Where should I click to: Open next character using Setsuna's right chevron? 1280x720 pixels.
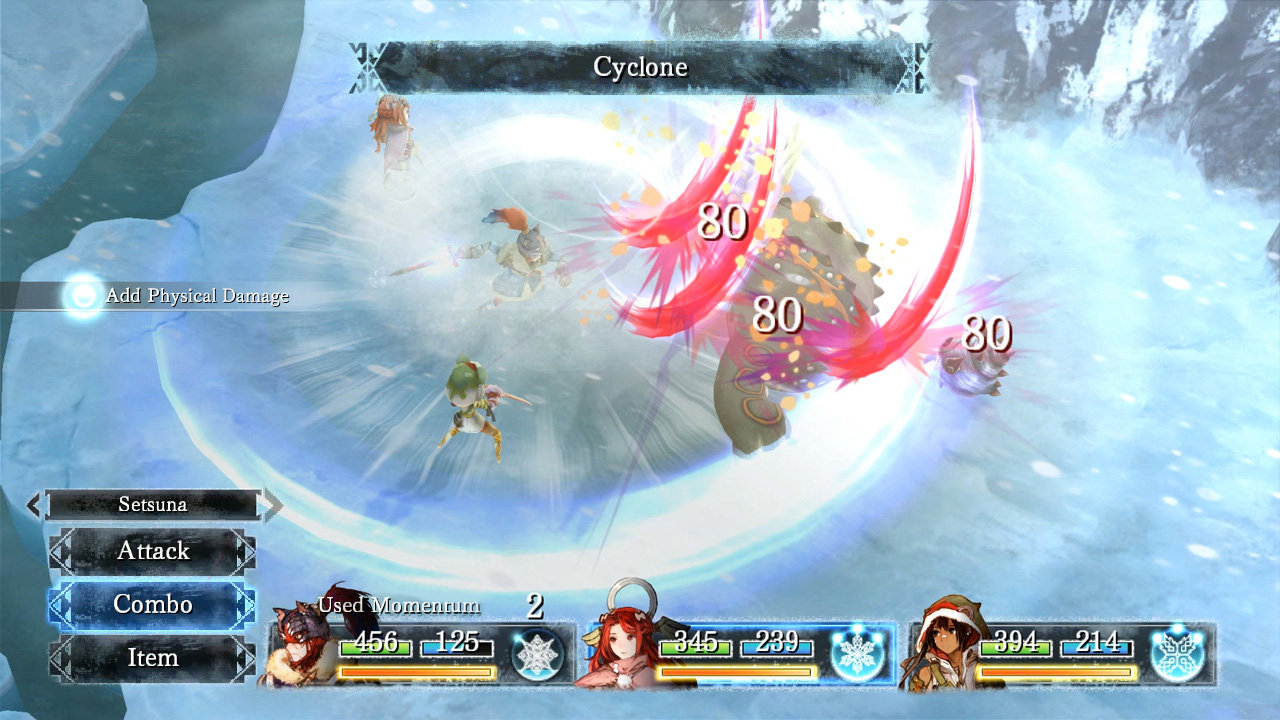coord(272,504)
